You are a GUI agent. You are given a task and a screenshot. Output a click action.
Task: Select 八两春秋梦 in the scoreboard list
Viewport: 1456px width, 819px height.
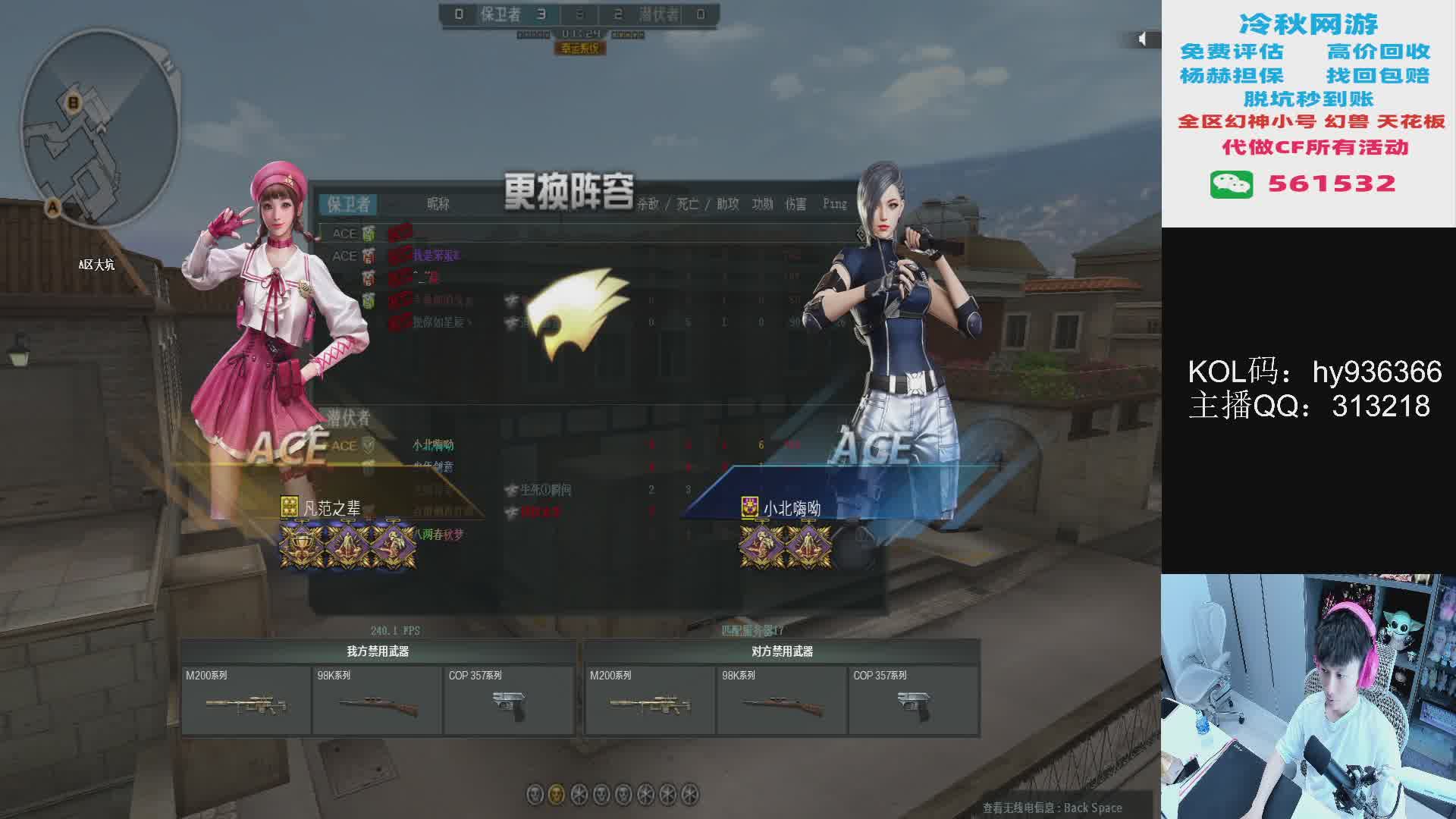click(x=438, y=535)
